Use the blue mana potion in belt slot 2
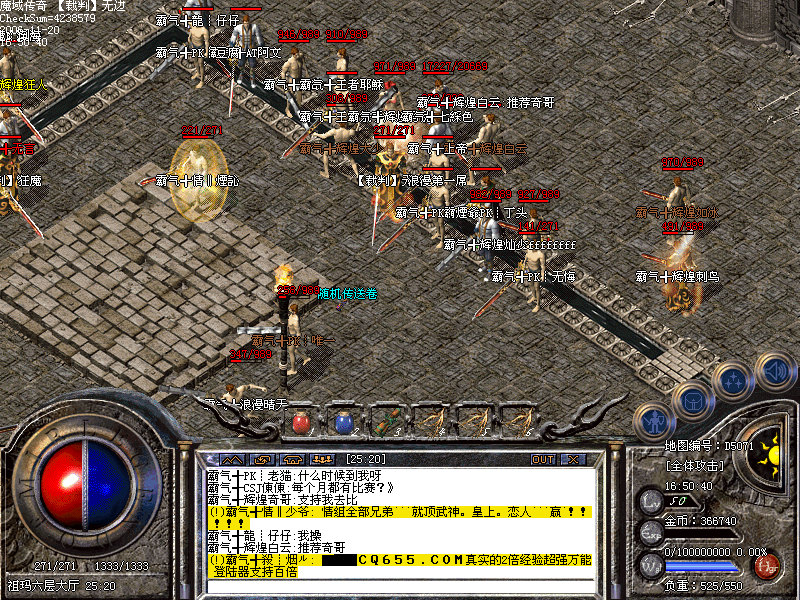This screenshot has width=800, height=600. tap(344, 422)
